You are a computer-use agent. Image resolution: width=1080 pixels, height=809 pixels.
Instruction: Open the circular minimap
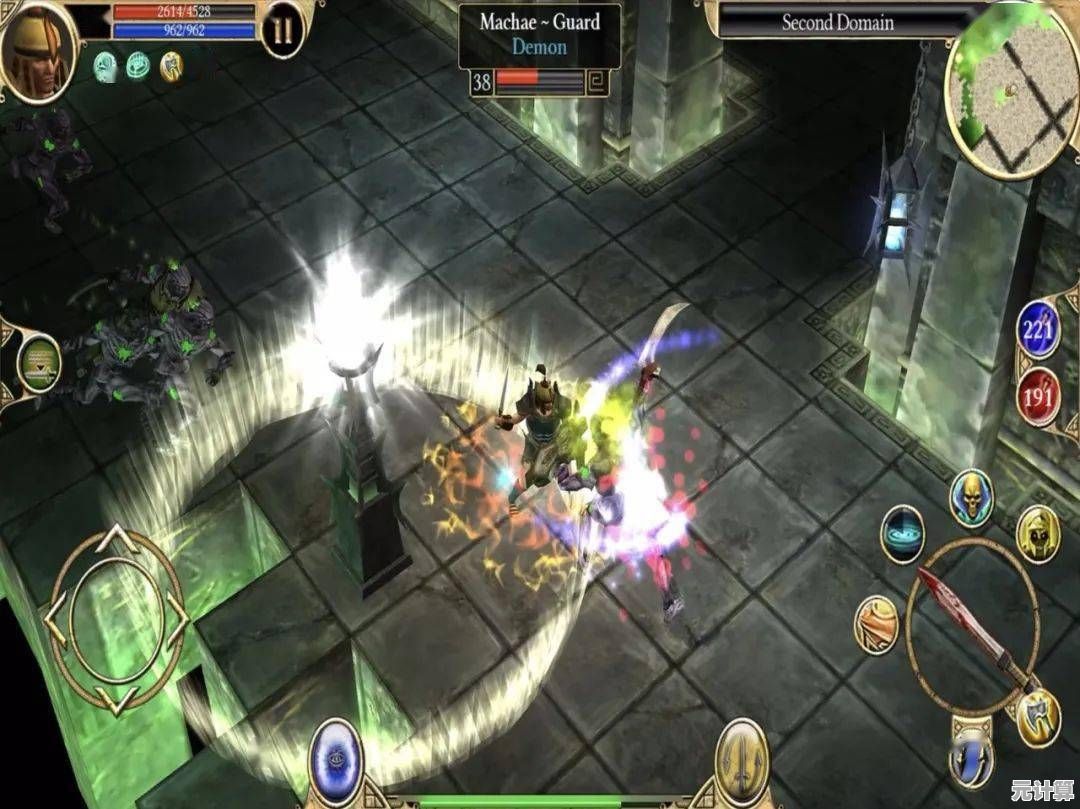[x=1010, y=96]
